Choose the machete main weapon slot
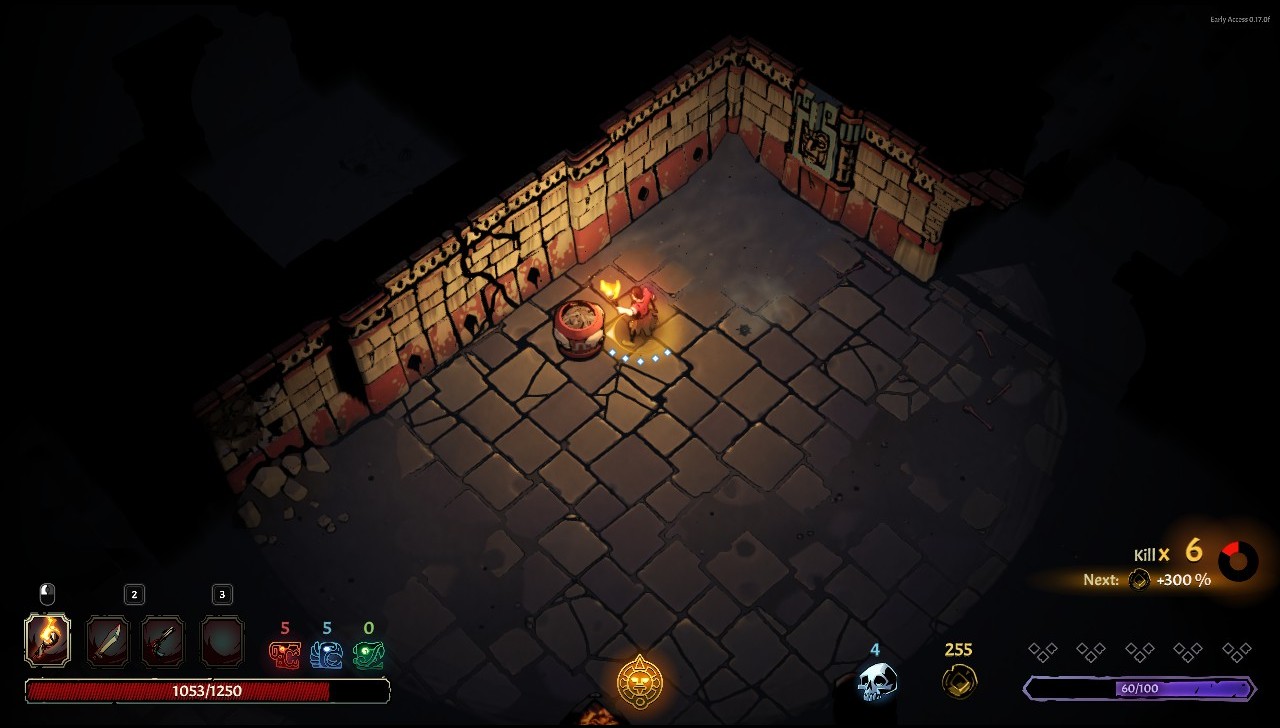Image resolution: width=1280 pixels, height=728 pixels. [108, 641]
